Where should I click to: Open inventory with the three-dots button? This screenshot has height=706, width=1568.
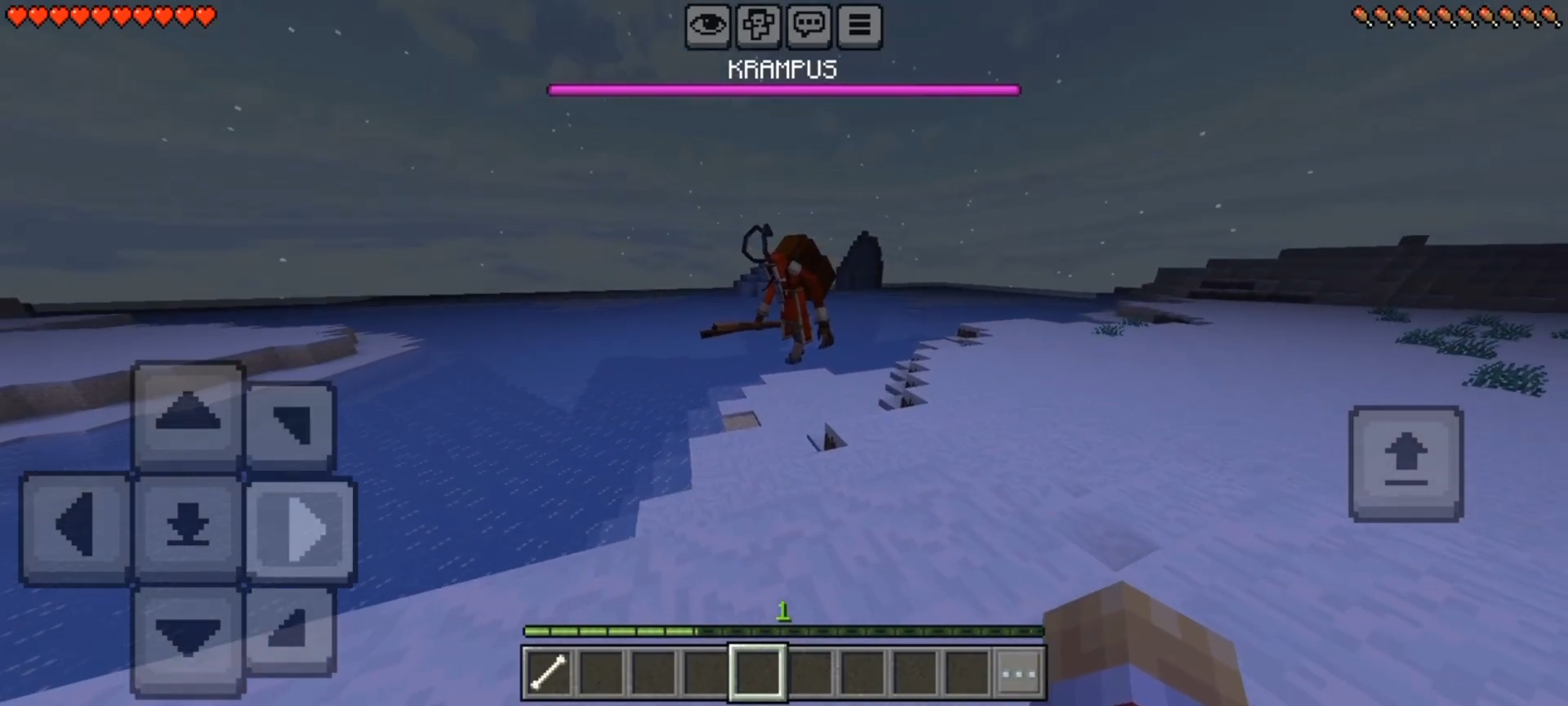pos(1018,673)
